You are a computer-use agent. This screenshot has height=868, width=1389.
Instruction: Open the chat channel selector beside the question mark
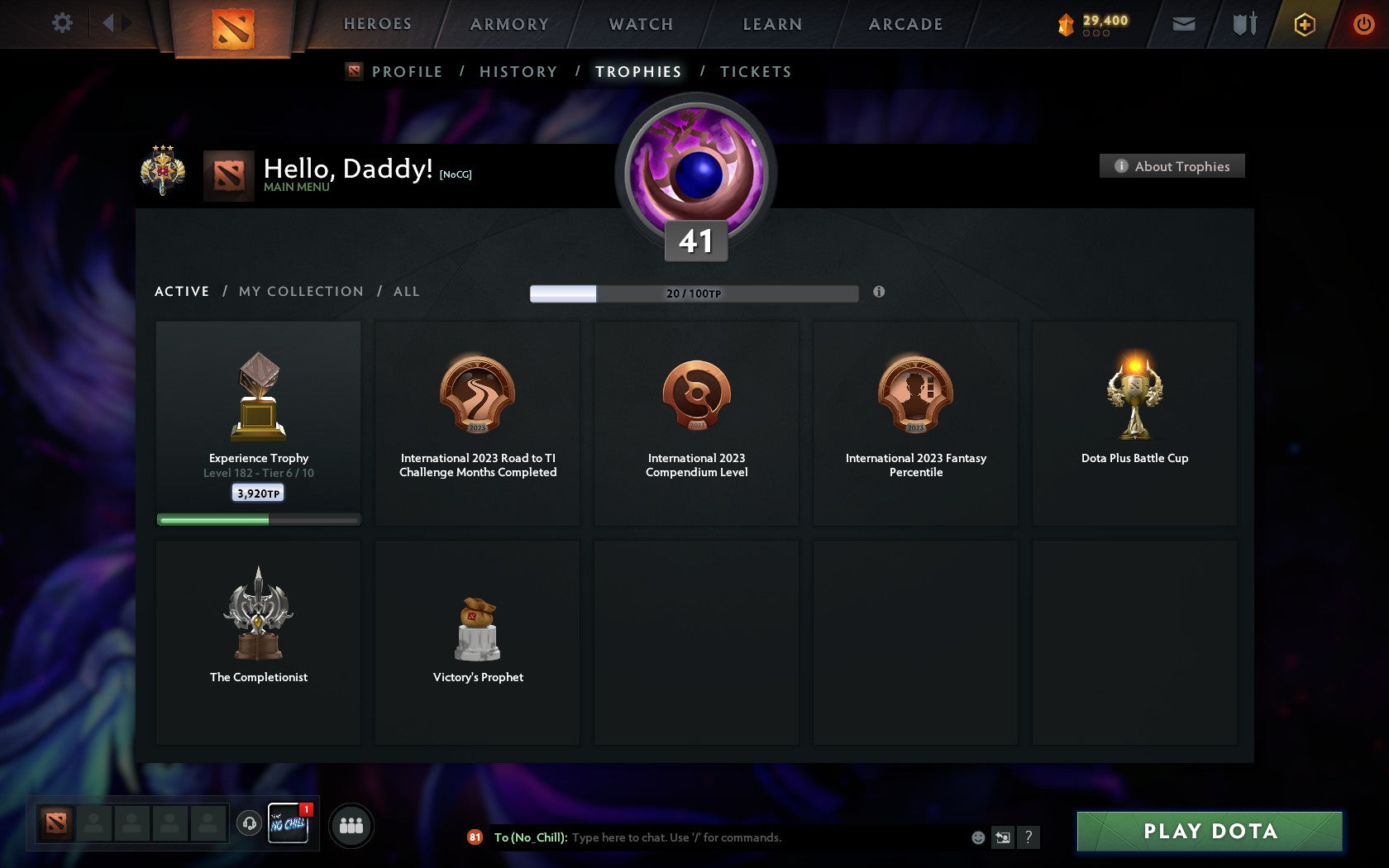tap(1004, 837)
